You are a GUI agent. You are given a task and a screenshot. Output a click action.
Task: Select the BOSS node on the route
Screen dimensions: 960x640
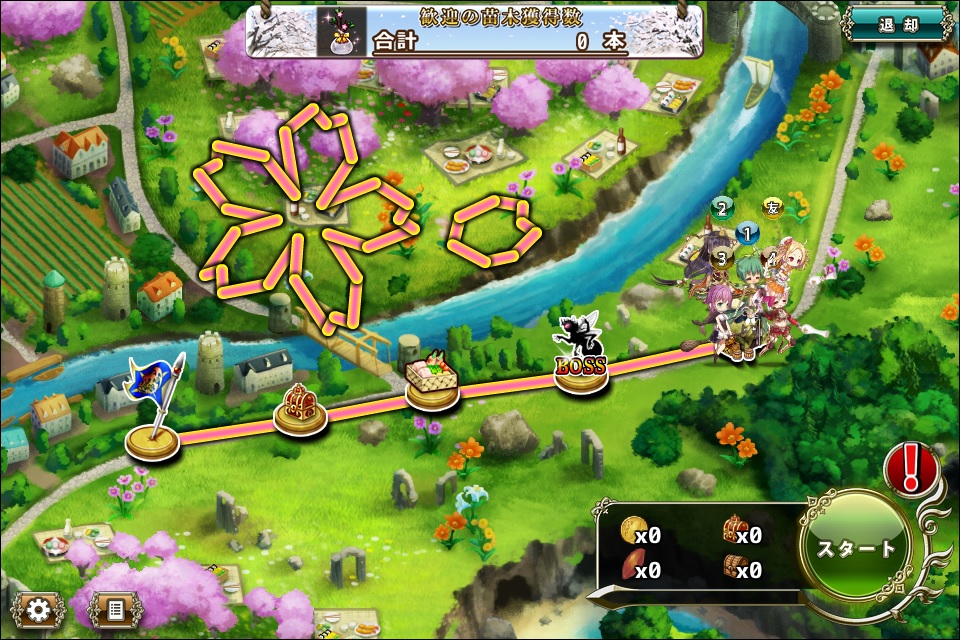click(581, 368)
